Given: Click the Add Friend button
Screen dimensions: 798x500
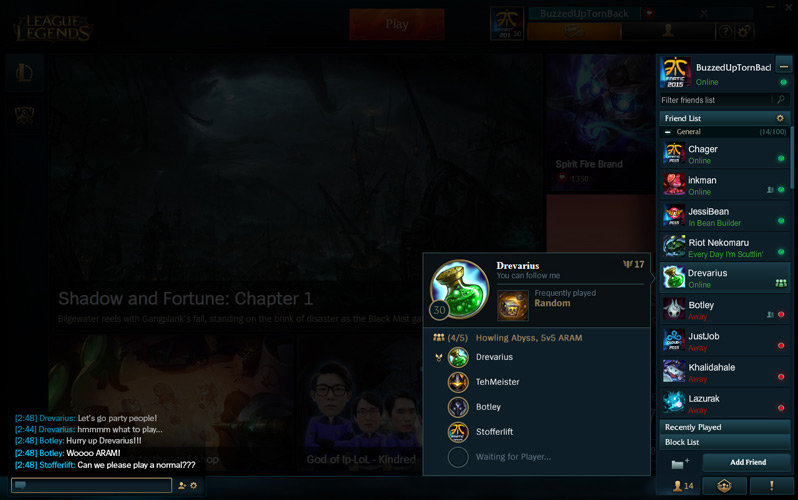Looking at the screenshot, I should [747, 462].
